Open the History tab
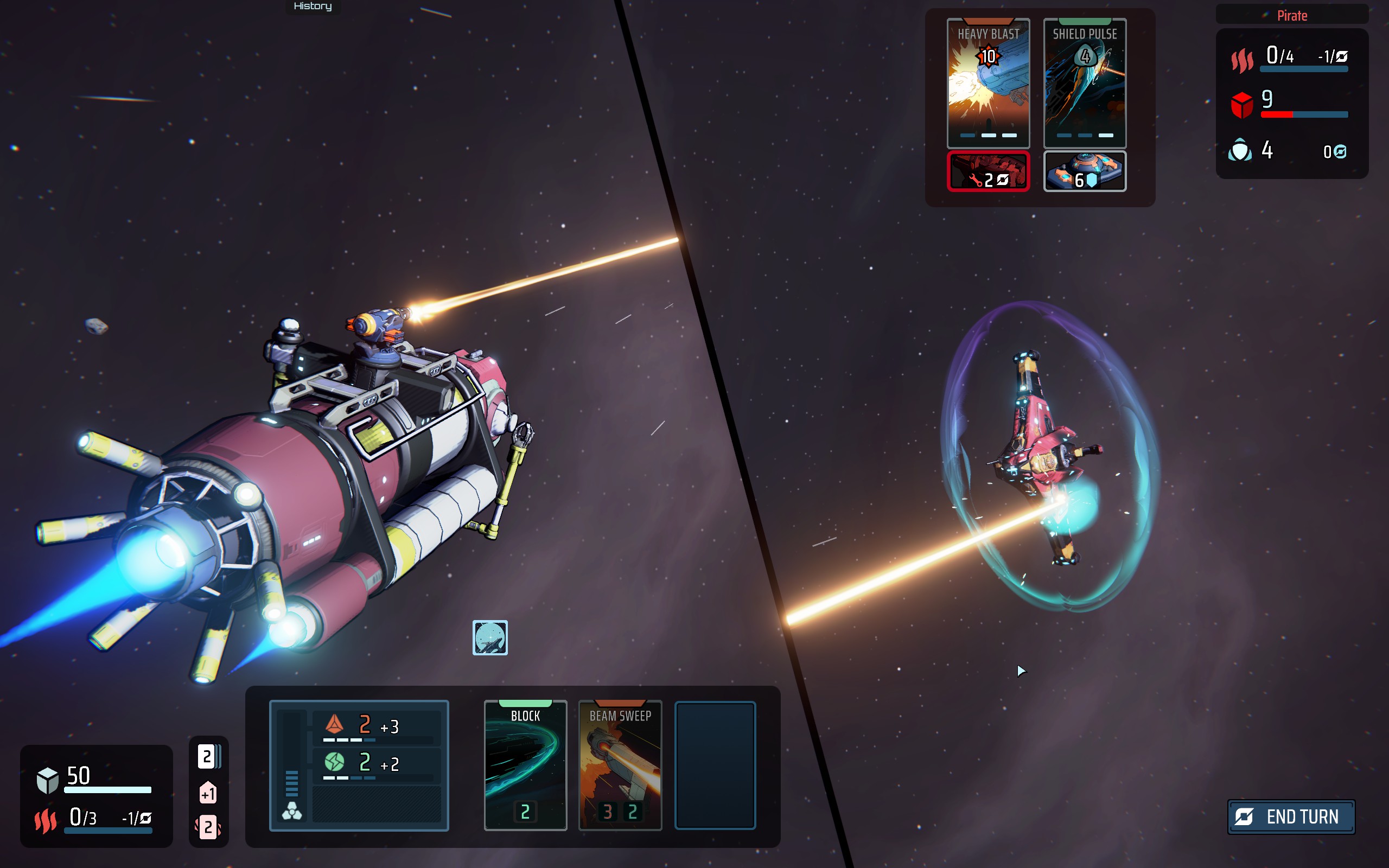The width and height of the screenshot is (1389, 868). click(x=313, y=7)
